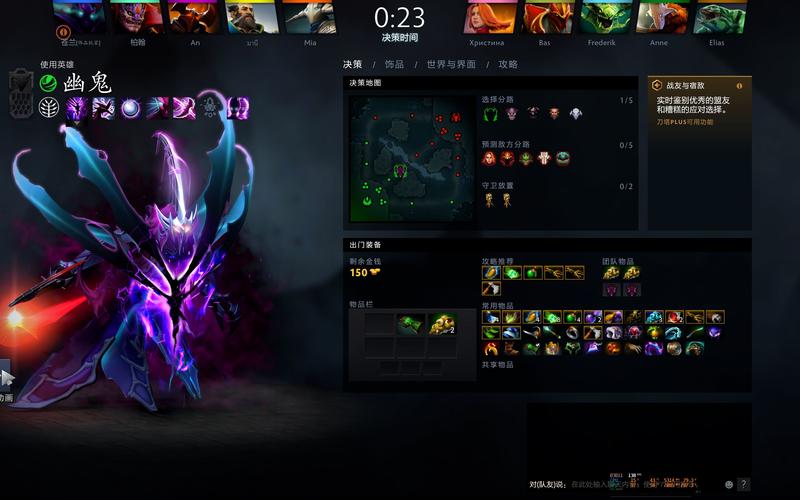
Task: Click the first observer ward under 守卫放置
Action: tap(490, 199)
